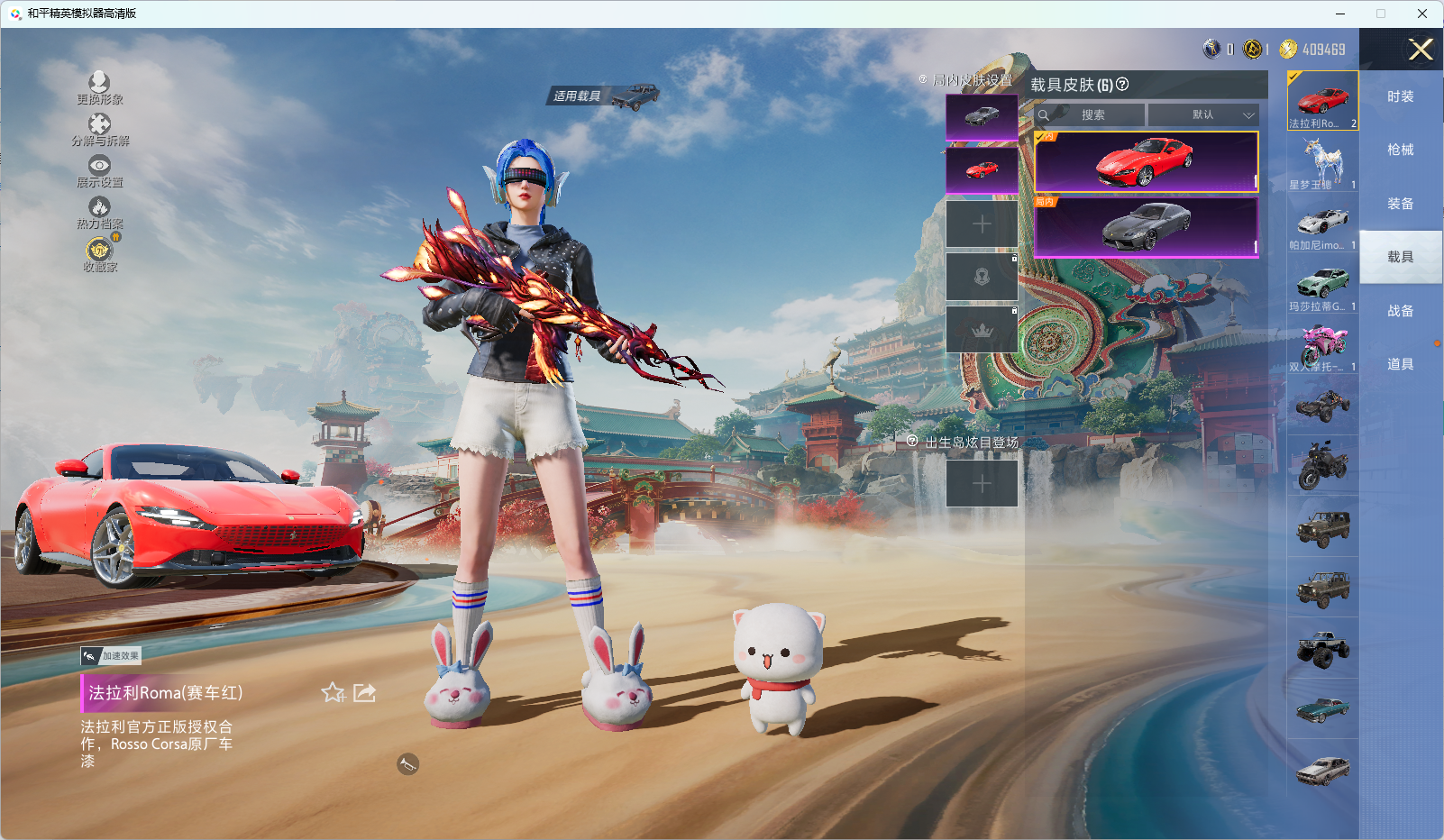Favorite the Ferrari Roma with star icon
The width and height of the screenshot is (1444, 840).
[333, 692]
